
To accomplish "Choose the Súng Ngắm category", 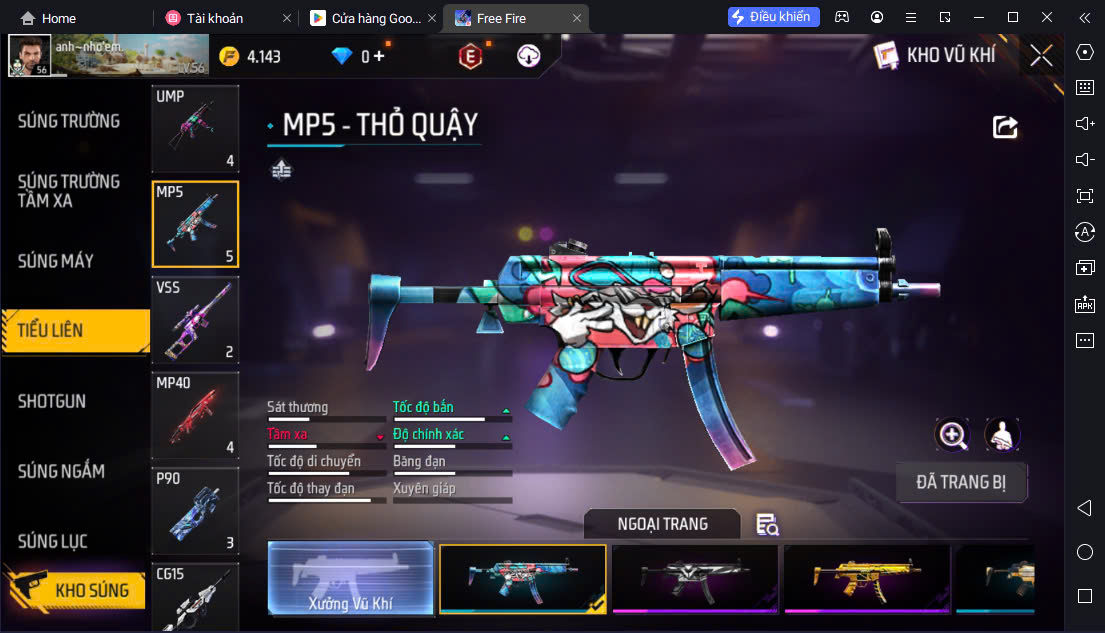I will point(62,471).
